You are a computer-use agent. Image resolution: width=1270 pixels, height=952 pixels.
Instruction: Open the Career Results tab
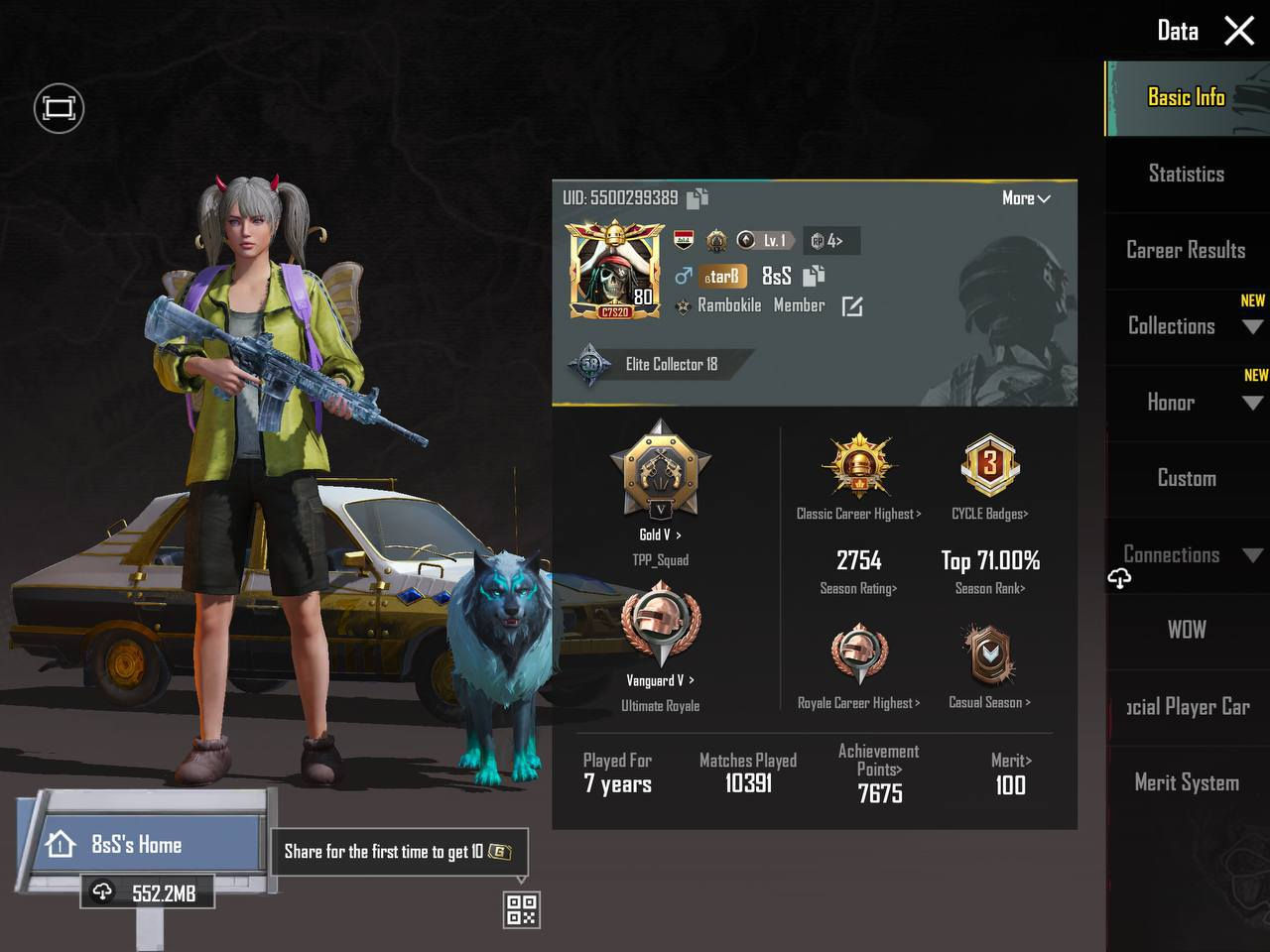tap(1186, 250)
